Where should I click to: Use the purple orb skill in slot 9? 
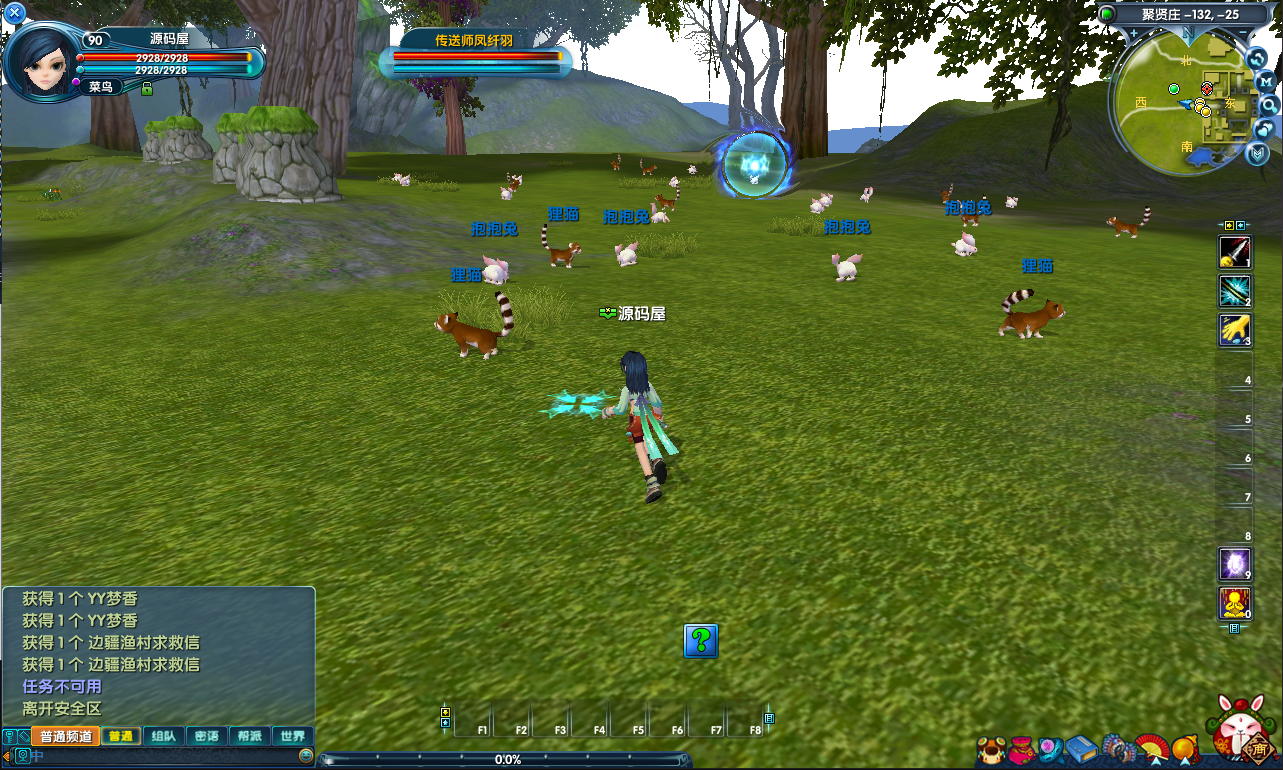(x=1235, y=565)
